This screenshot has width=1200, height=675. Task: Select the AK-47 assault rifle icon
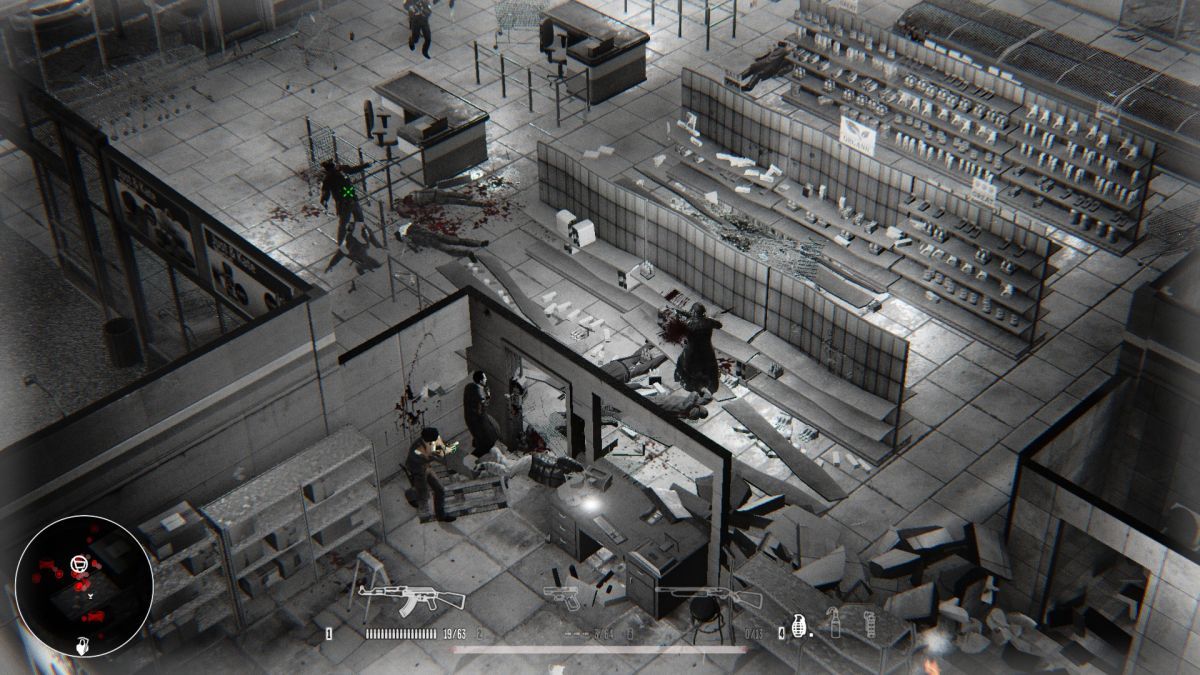pyautogui.click(x=412, y=599)
